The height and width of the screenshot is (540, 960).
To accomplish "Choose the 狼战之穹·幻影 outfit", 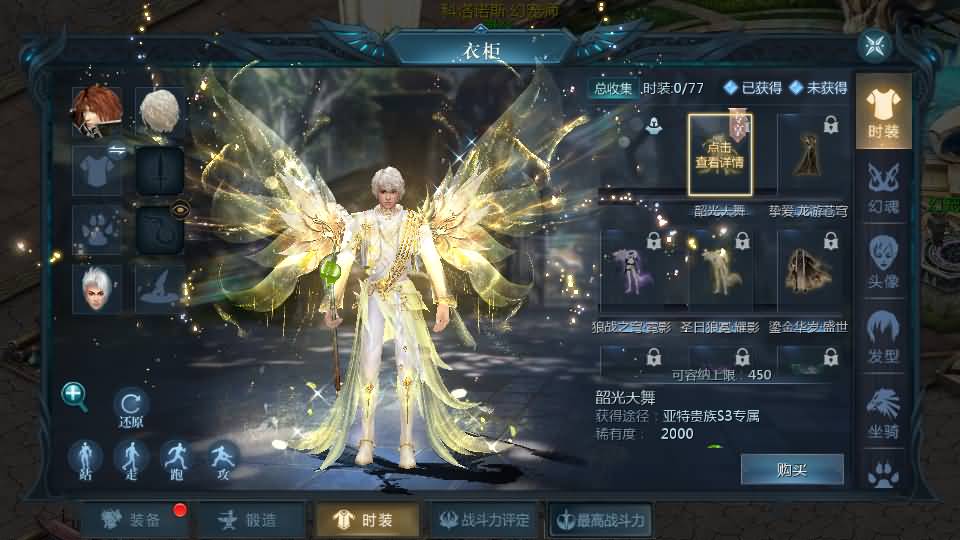I will 634,268.
